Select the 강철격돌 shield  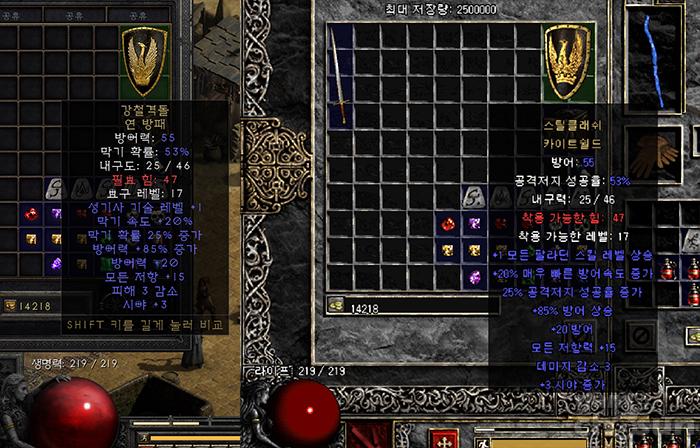pyautogui.click(x=145, y=62)
